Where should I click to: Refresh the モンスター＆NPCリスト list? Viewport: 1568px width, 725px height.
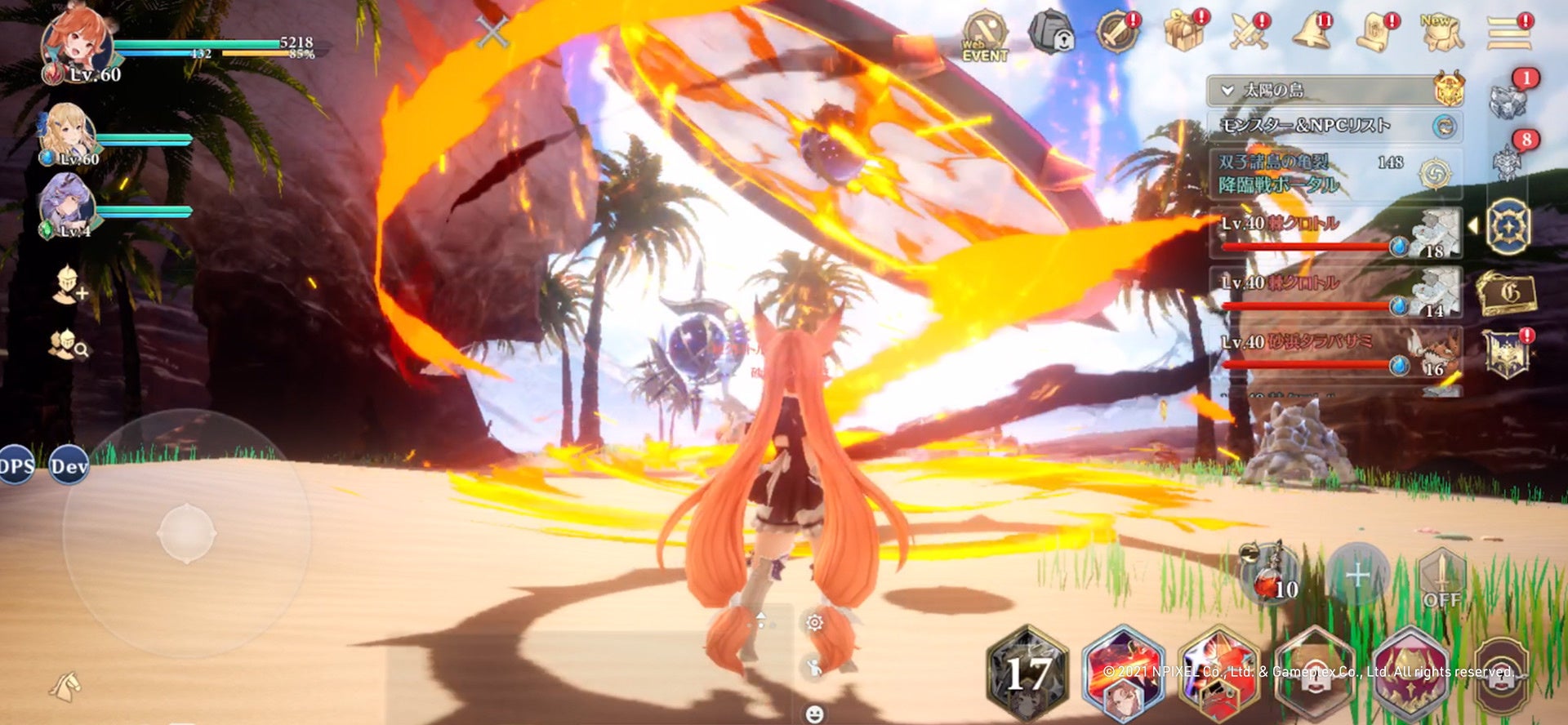click(1444, 126)
